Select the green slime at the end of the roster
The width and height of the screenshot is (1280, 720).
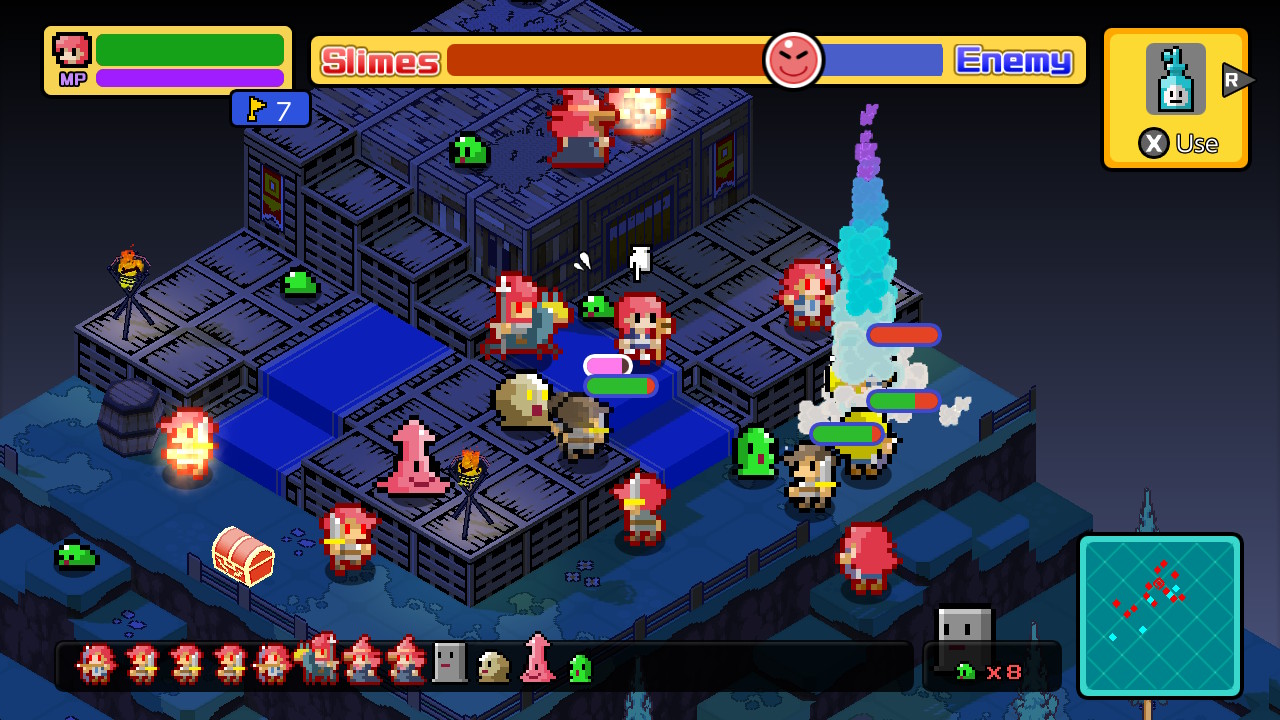(578, 668)
